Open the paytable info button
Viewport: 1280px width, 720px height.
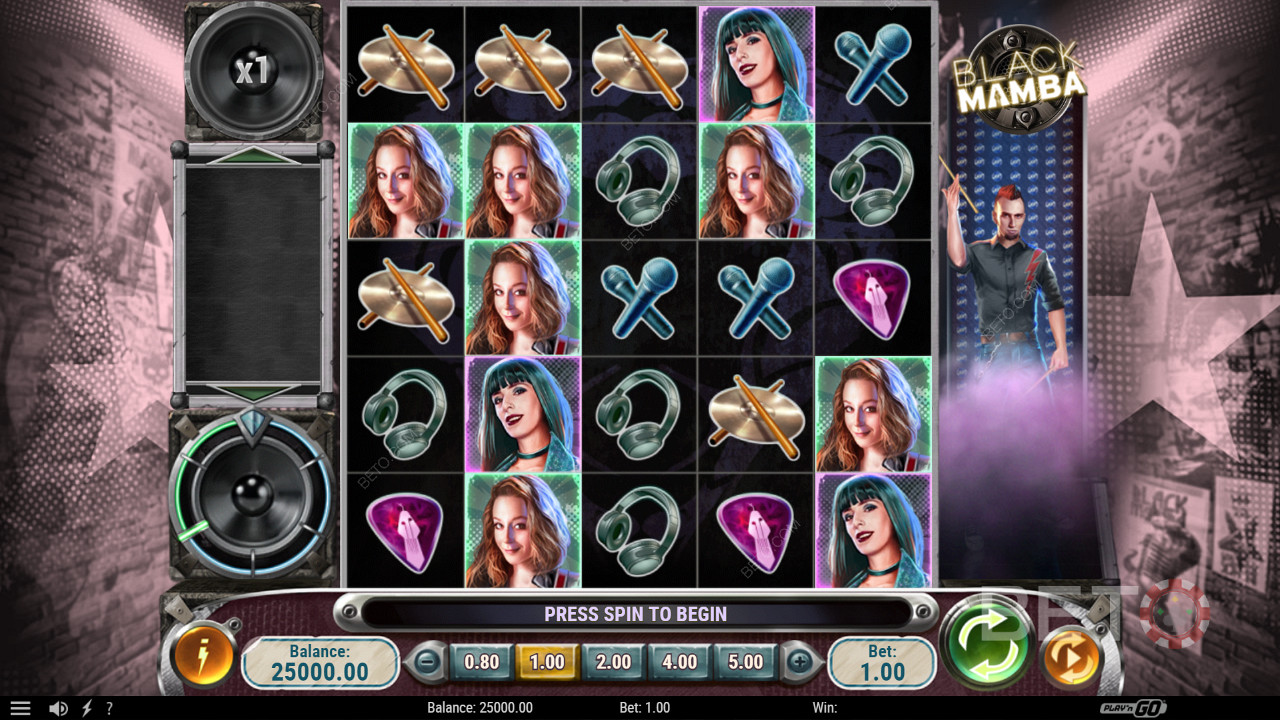click(203, 657)
